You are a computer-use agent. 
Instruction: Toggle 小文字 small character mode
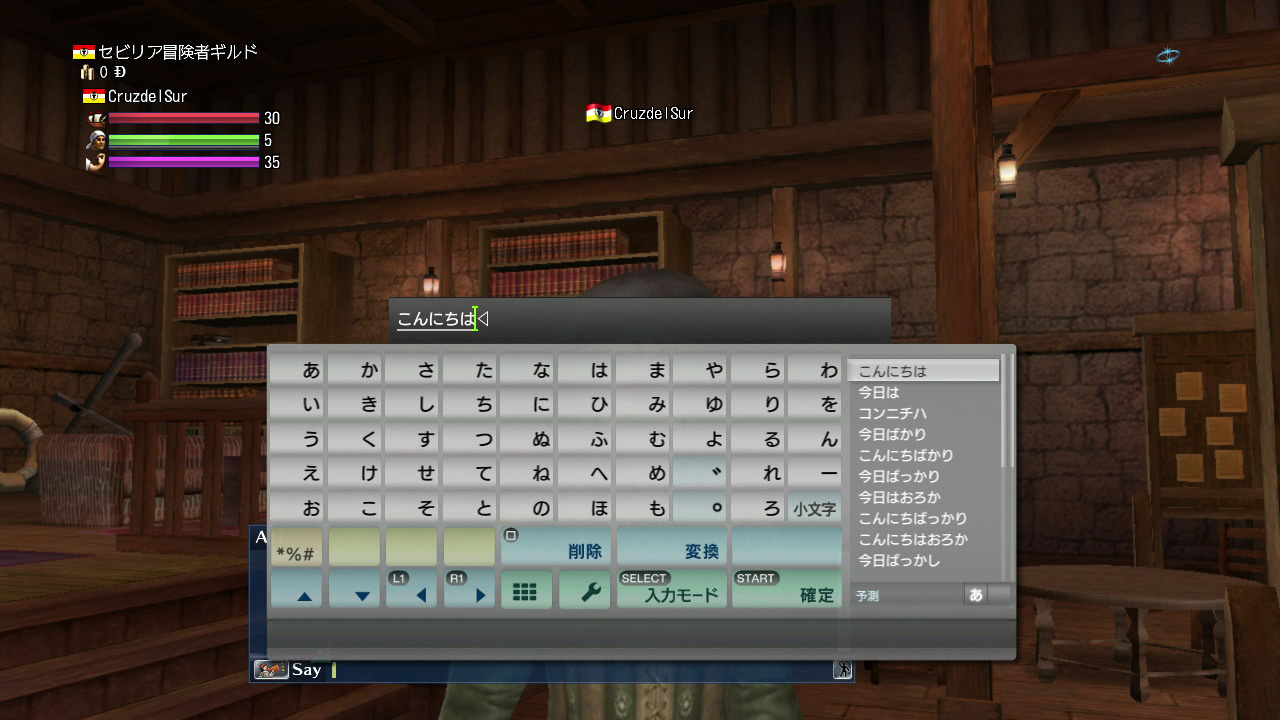pyautogui.click(x=814, y=507)
